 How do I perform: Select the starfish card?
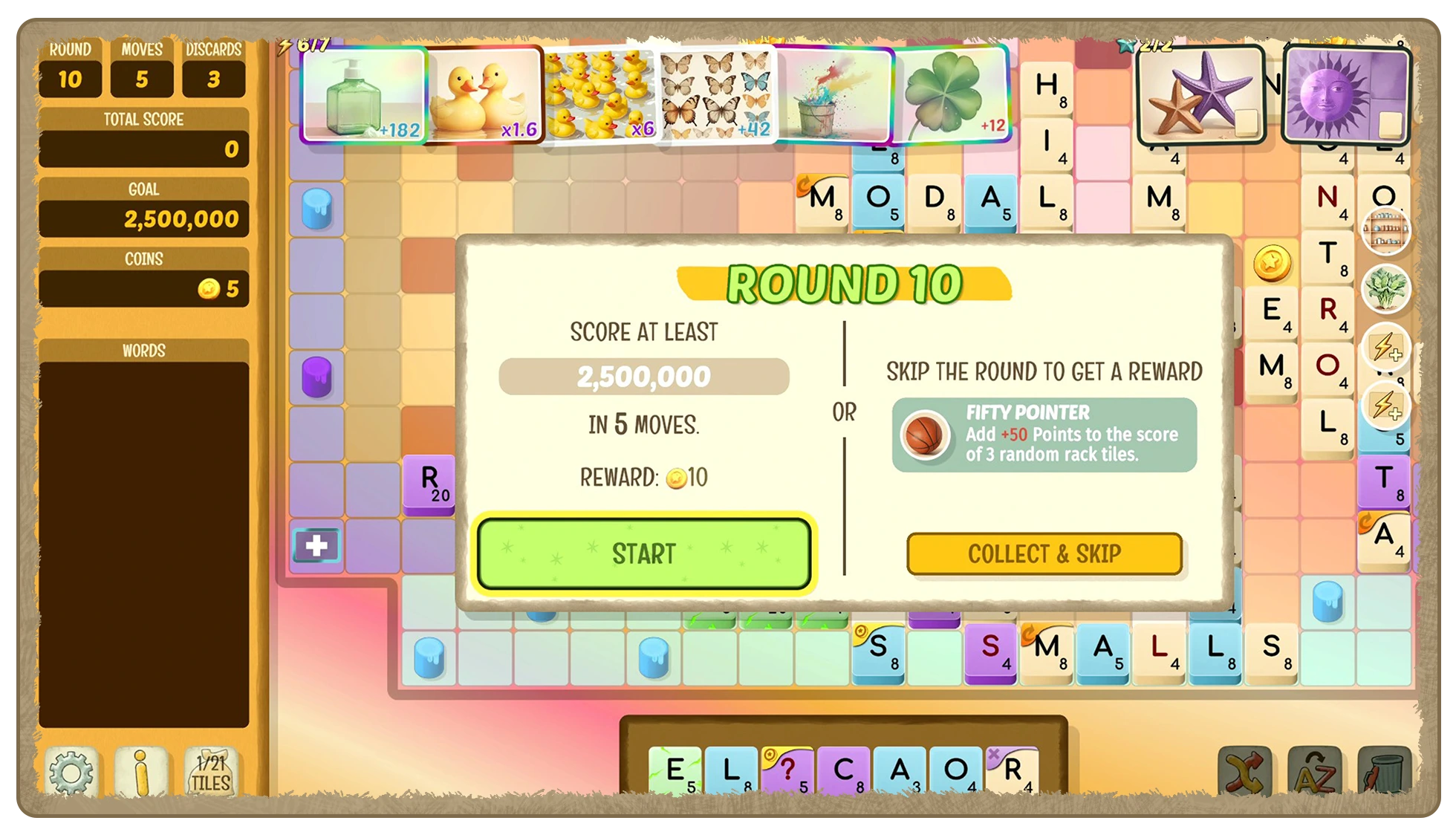[1200, 94]
